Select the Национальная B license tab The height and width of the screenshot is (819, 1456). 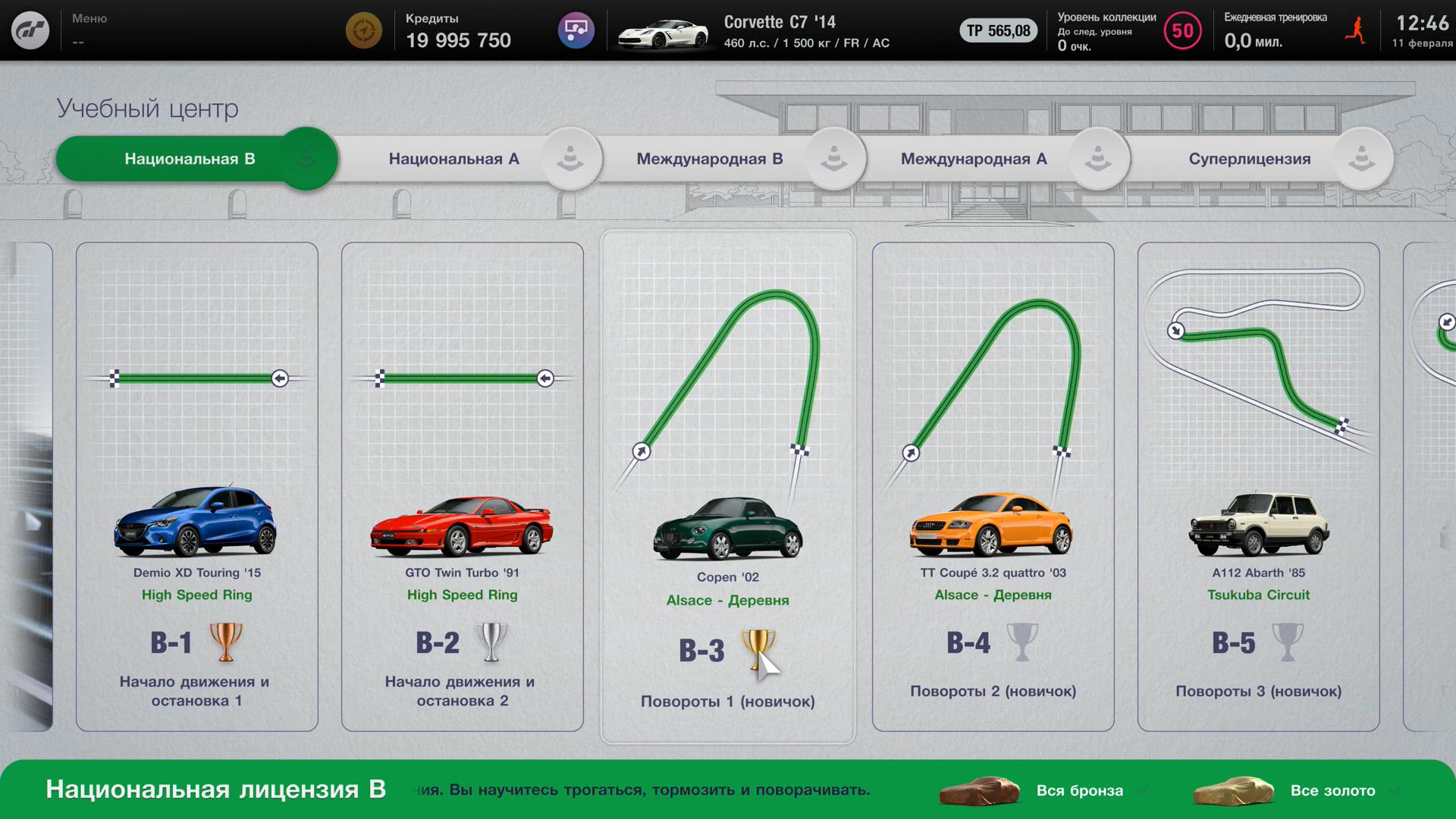(x=190, y=159)
